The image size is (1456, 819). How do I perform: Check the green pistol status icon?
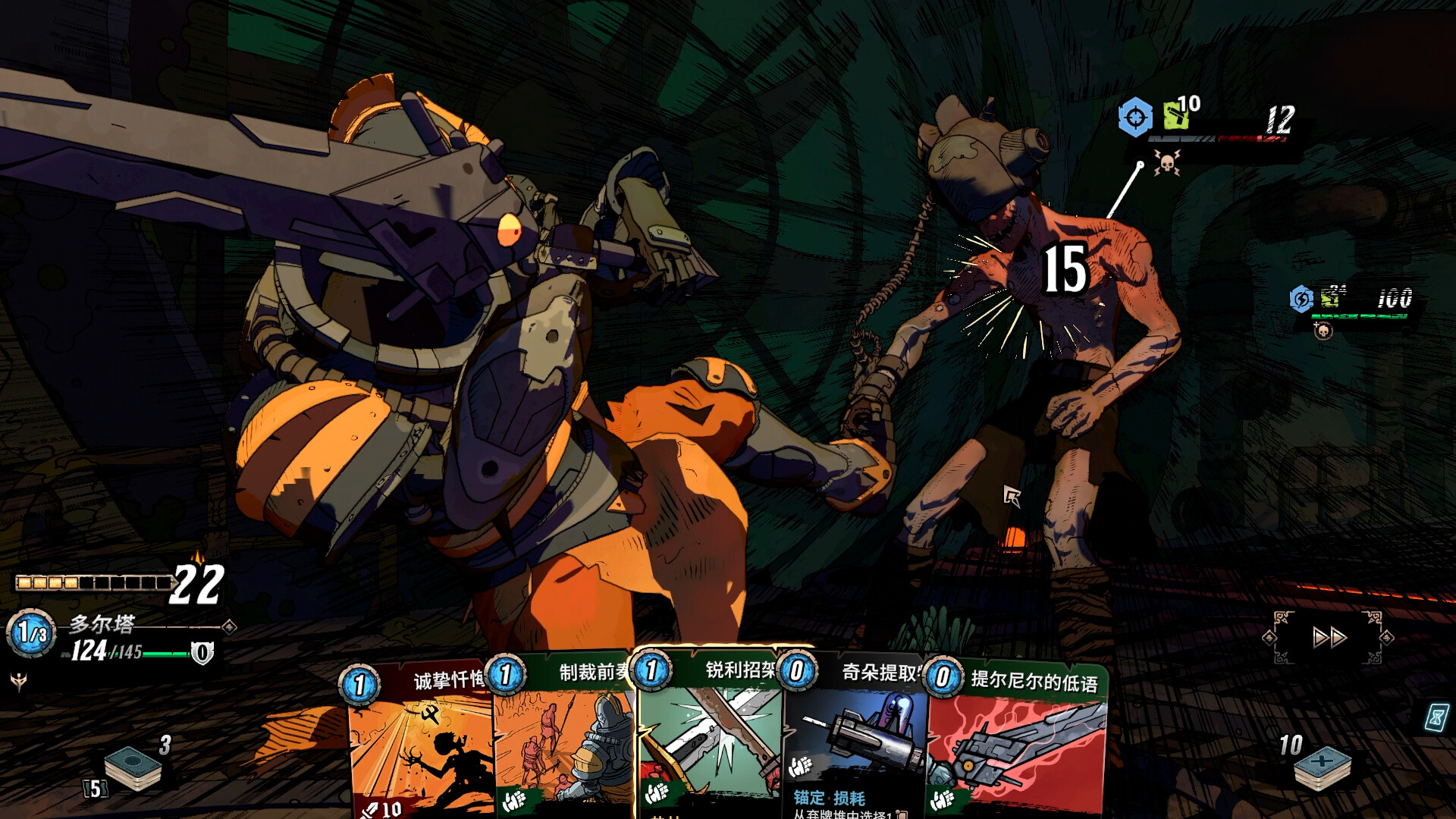coord(1175,116)
